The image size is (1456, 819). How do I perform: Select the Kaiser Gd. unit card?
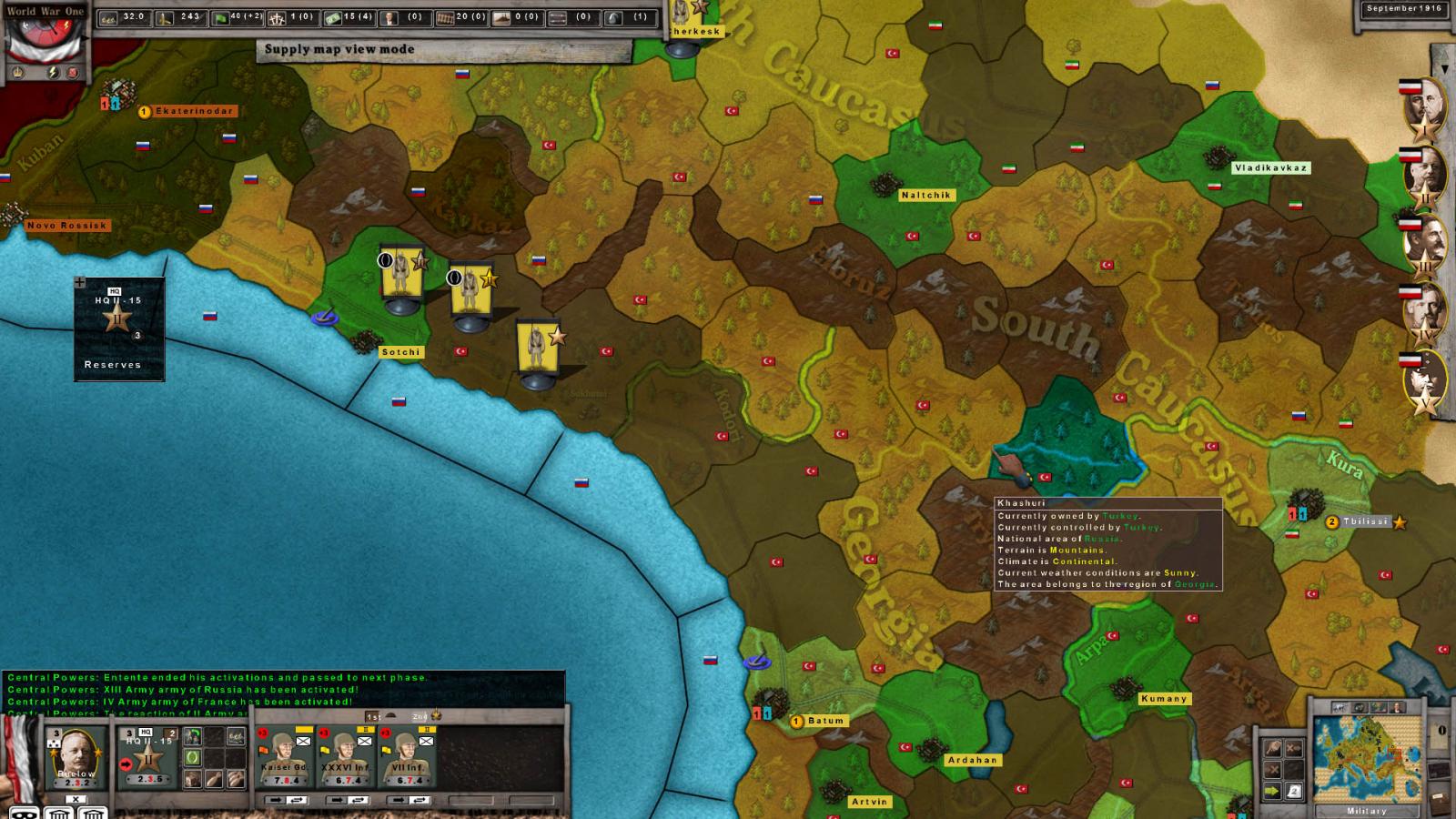(x=283, y=759)
